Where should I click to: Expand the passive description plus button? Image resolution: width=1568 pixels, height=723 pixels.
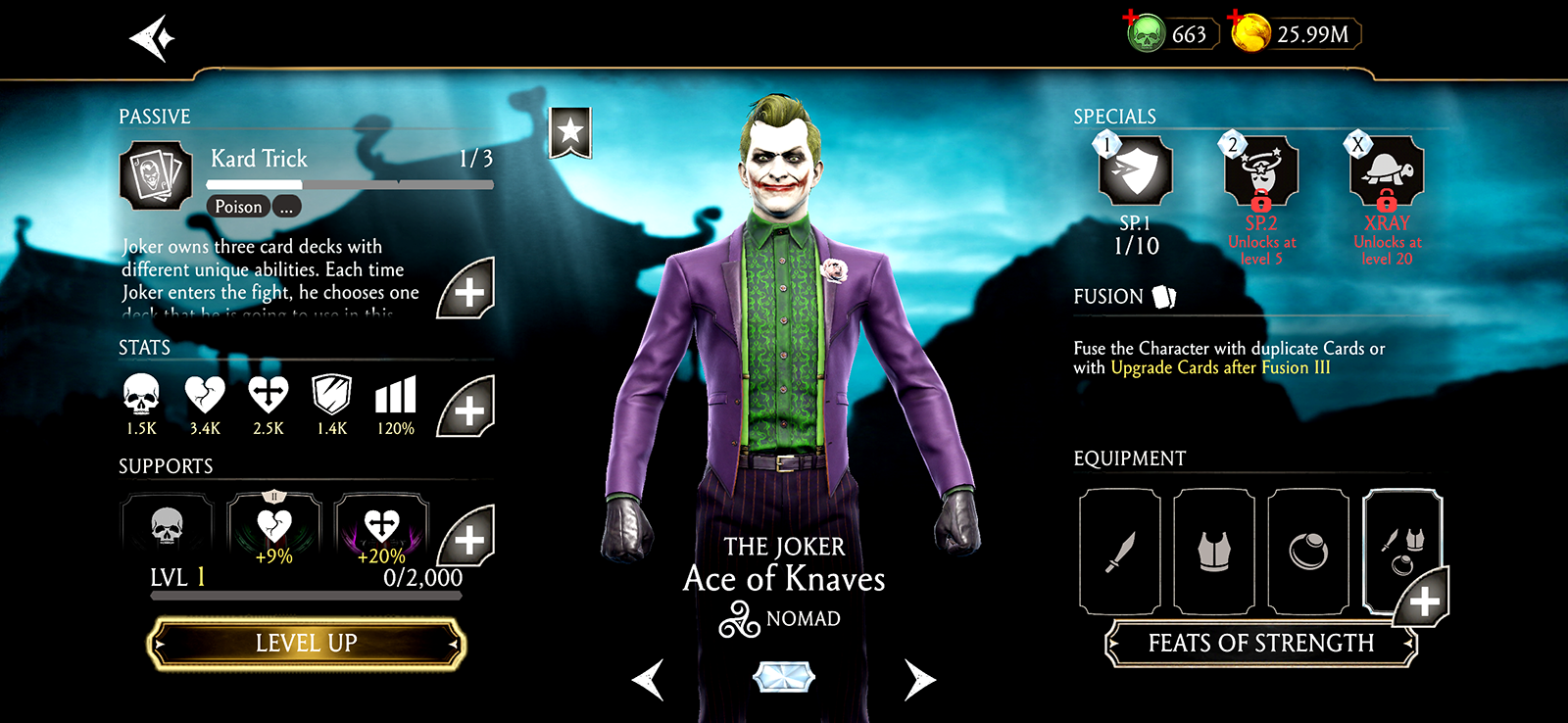467,290
